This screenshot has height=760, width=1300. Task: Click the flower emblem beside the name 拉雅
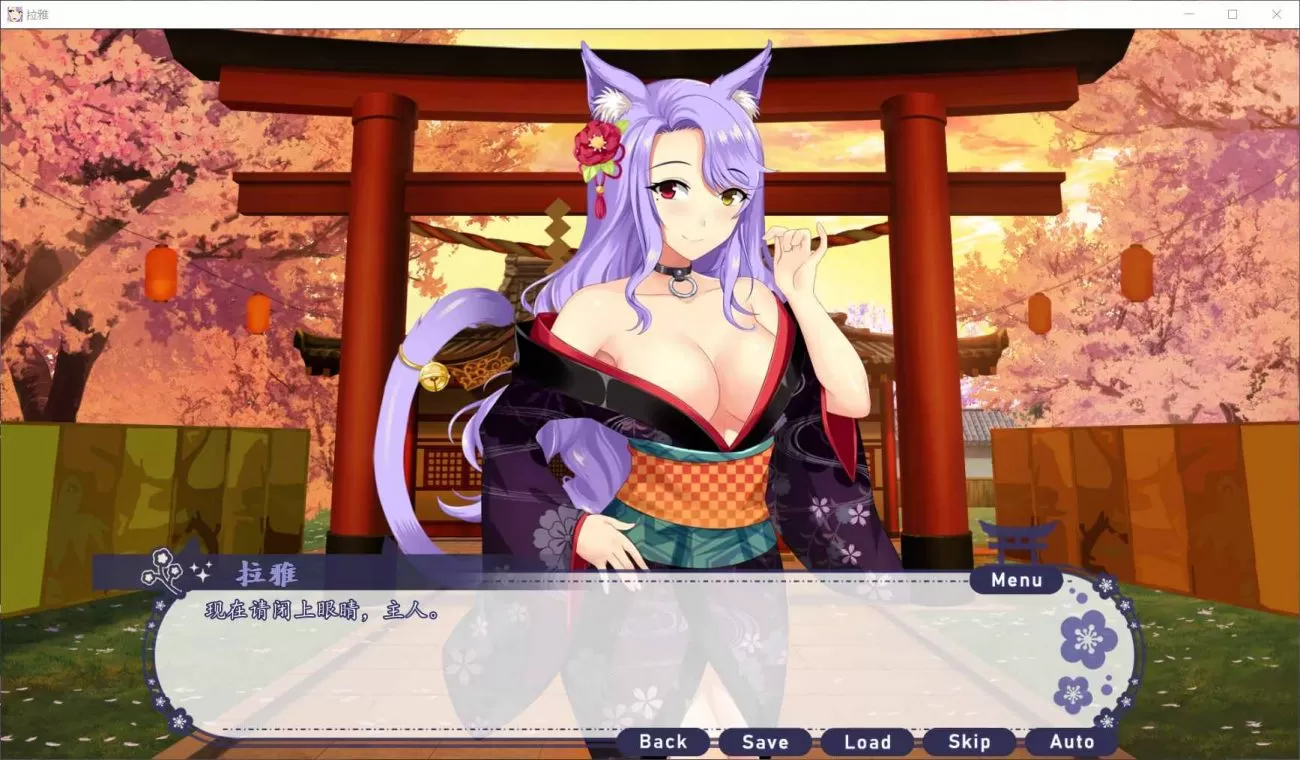coord(160,567)
